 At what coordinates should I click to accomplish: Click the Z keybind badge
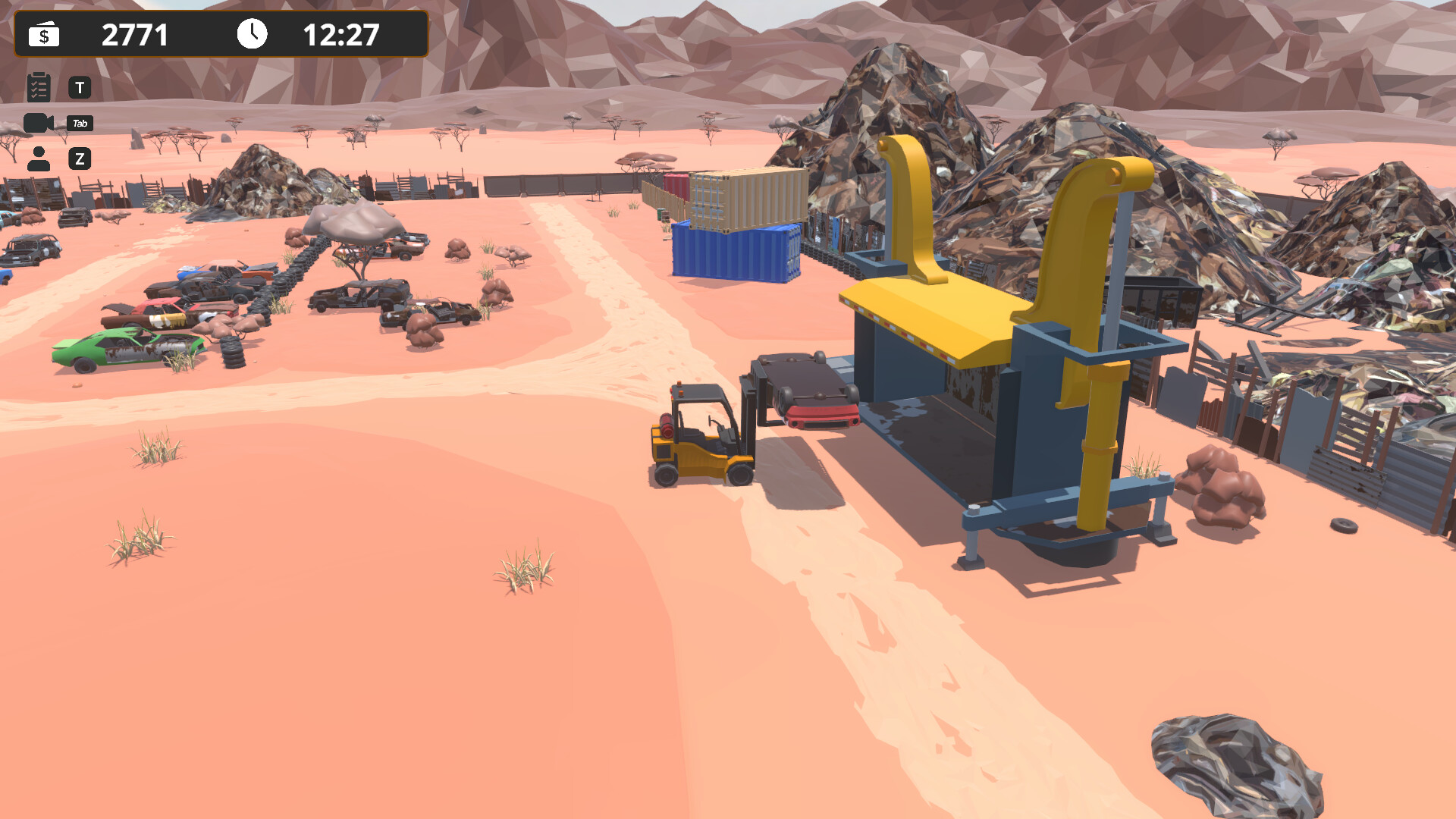(80, 158)
